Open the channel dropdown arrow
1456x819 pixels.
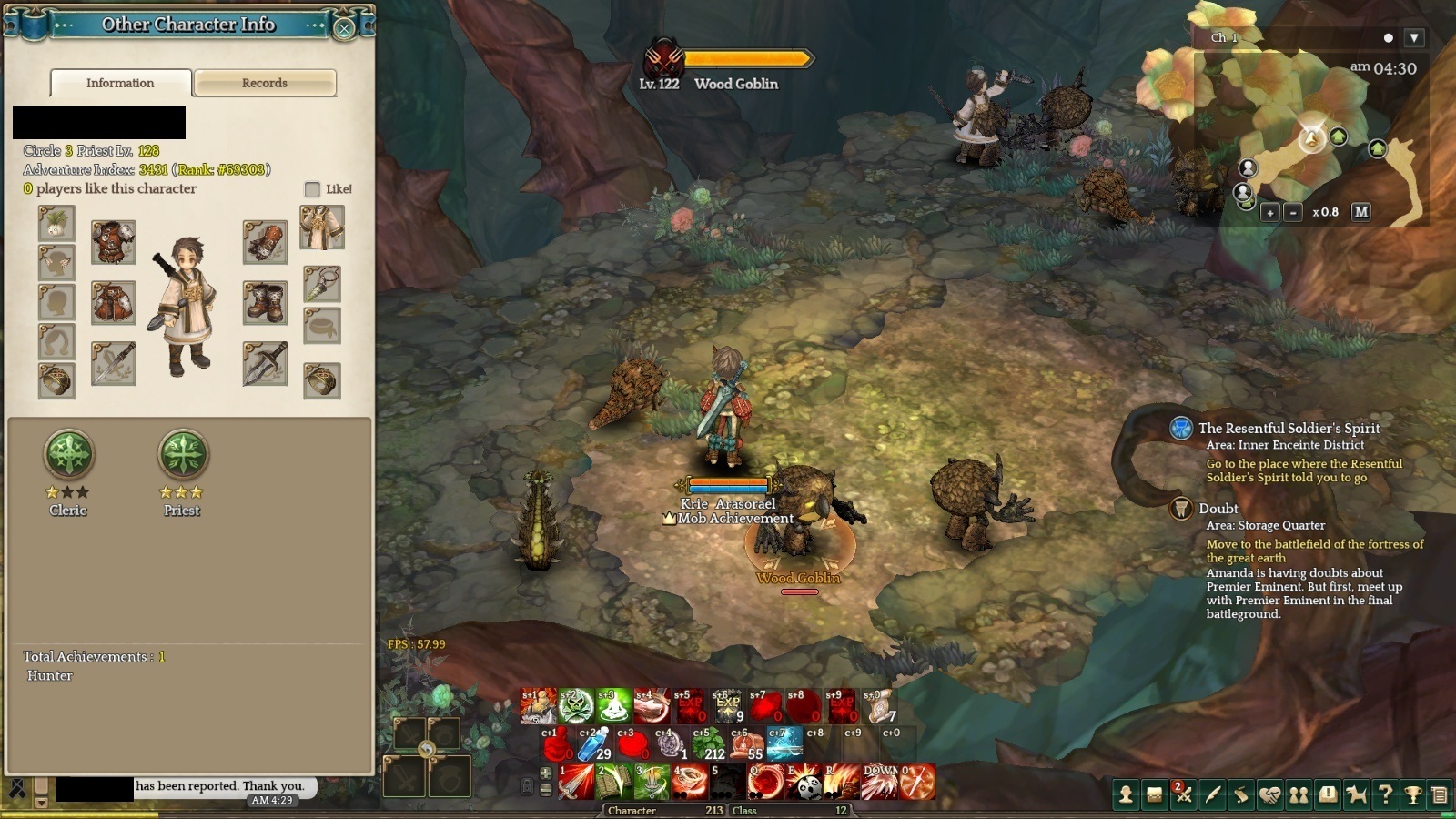point(1413,38)
